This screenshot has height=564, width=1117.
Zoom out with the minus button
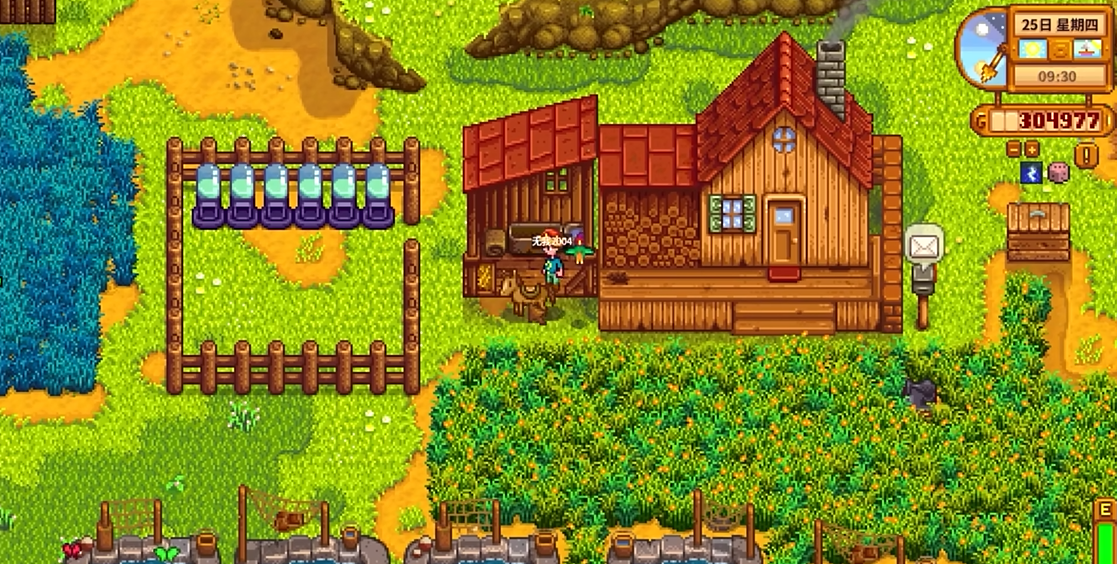[x=1014, y=149]
